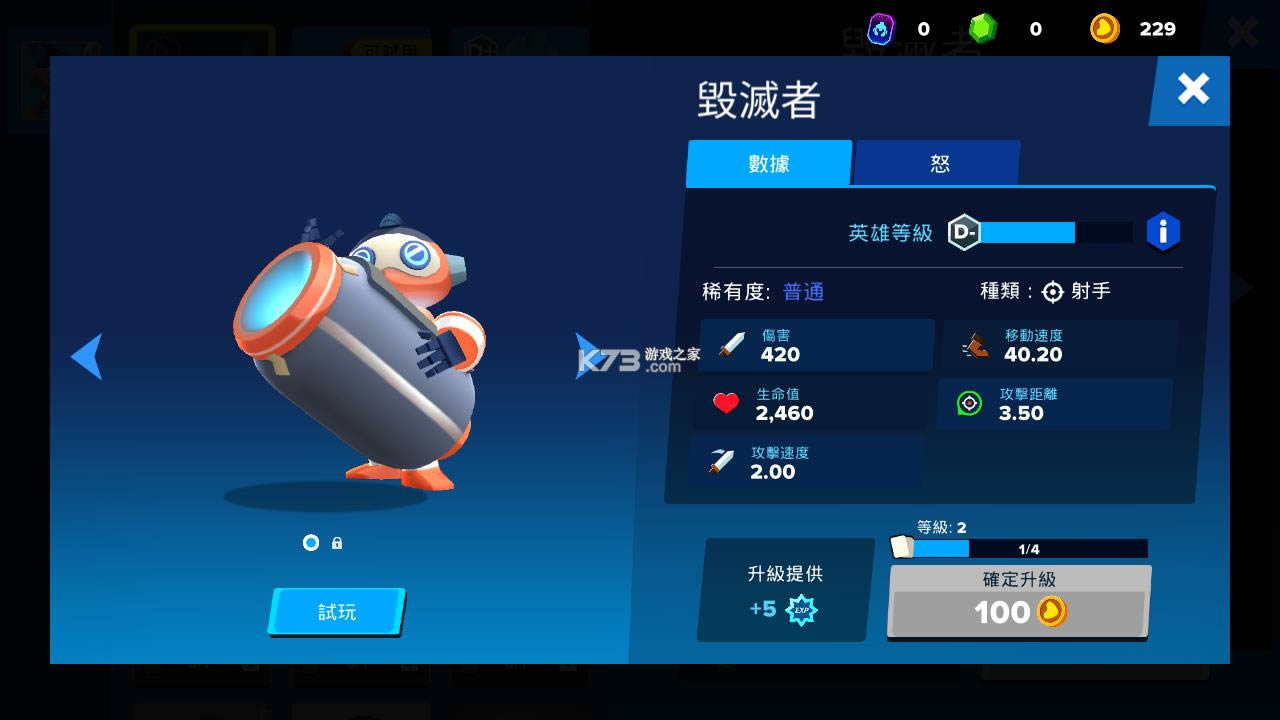Confirm upgrade by clicking 確定升級 100 coins
The width and height of the screenshot is (1280, 720).
[1018, 597]
